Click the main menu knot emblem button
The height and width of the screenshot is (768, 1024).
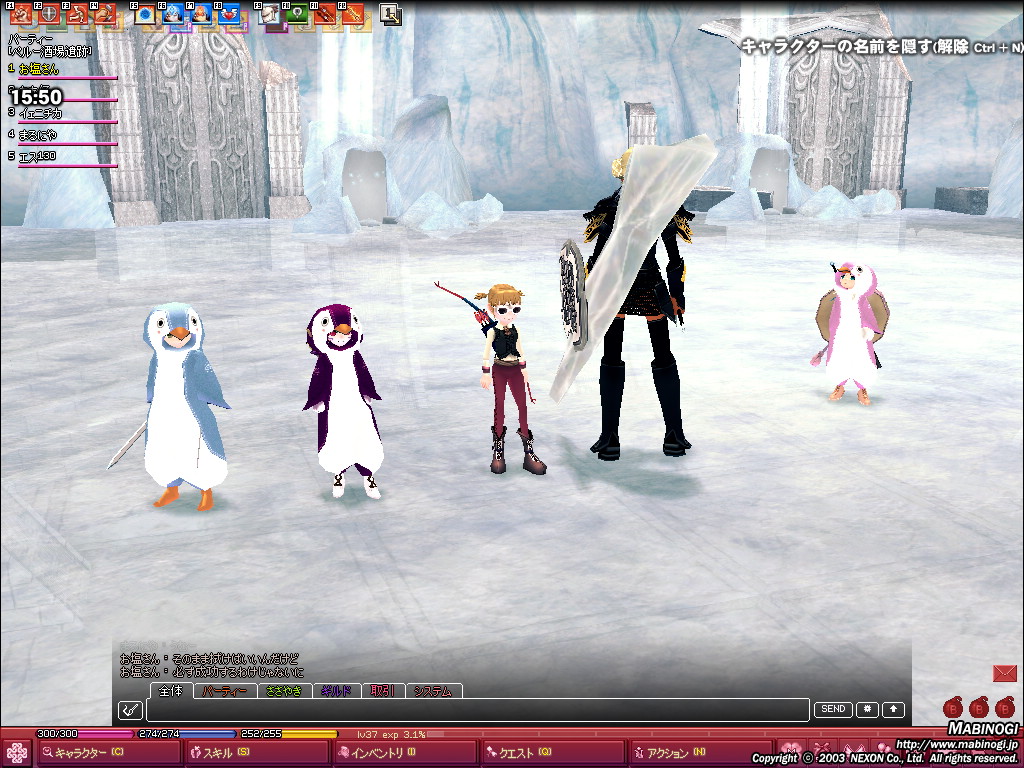coord(17,753)
